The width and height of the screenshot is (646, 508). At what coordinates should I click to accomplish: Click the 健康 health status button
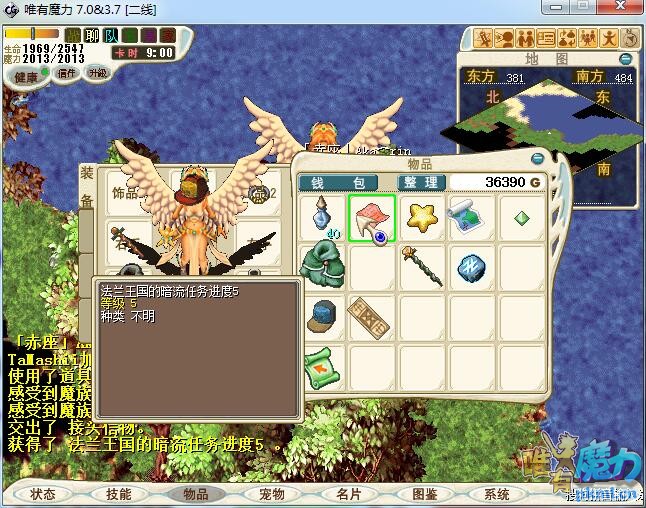tap(27, 77)
